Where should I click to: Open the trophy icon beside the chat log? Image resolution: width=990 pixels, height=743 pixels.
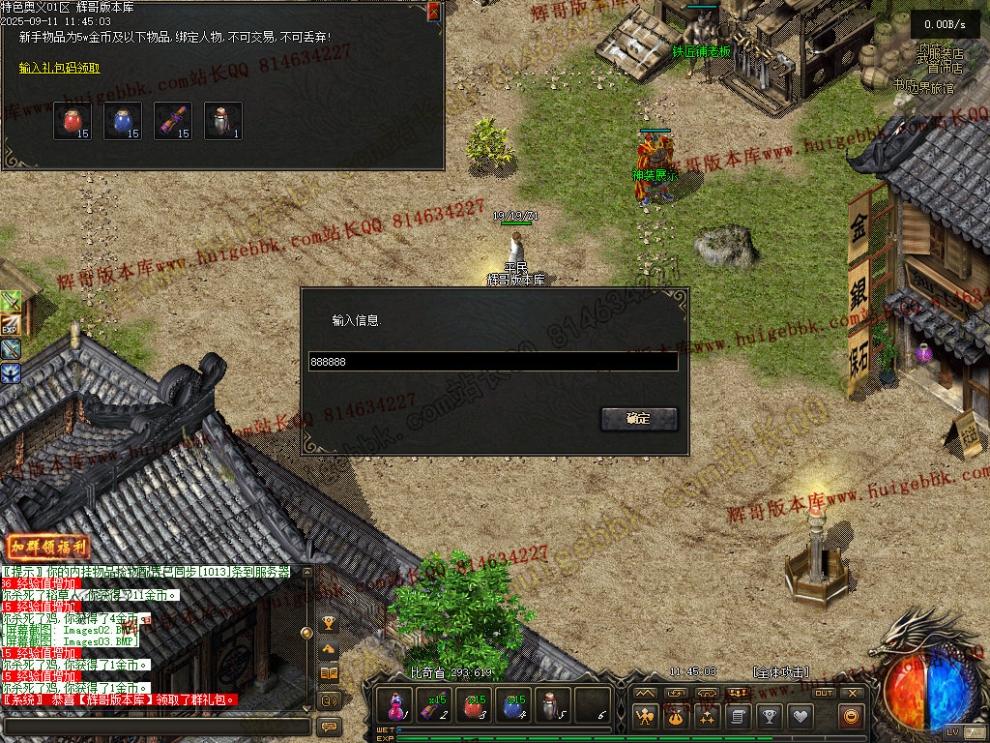tap(328, 624)
